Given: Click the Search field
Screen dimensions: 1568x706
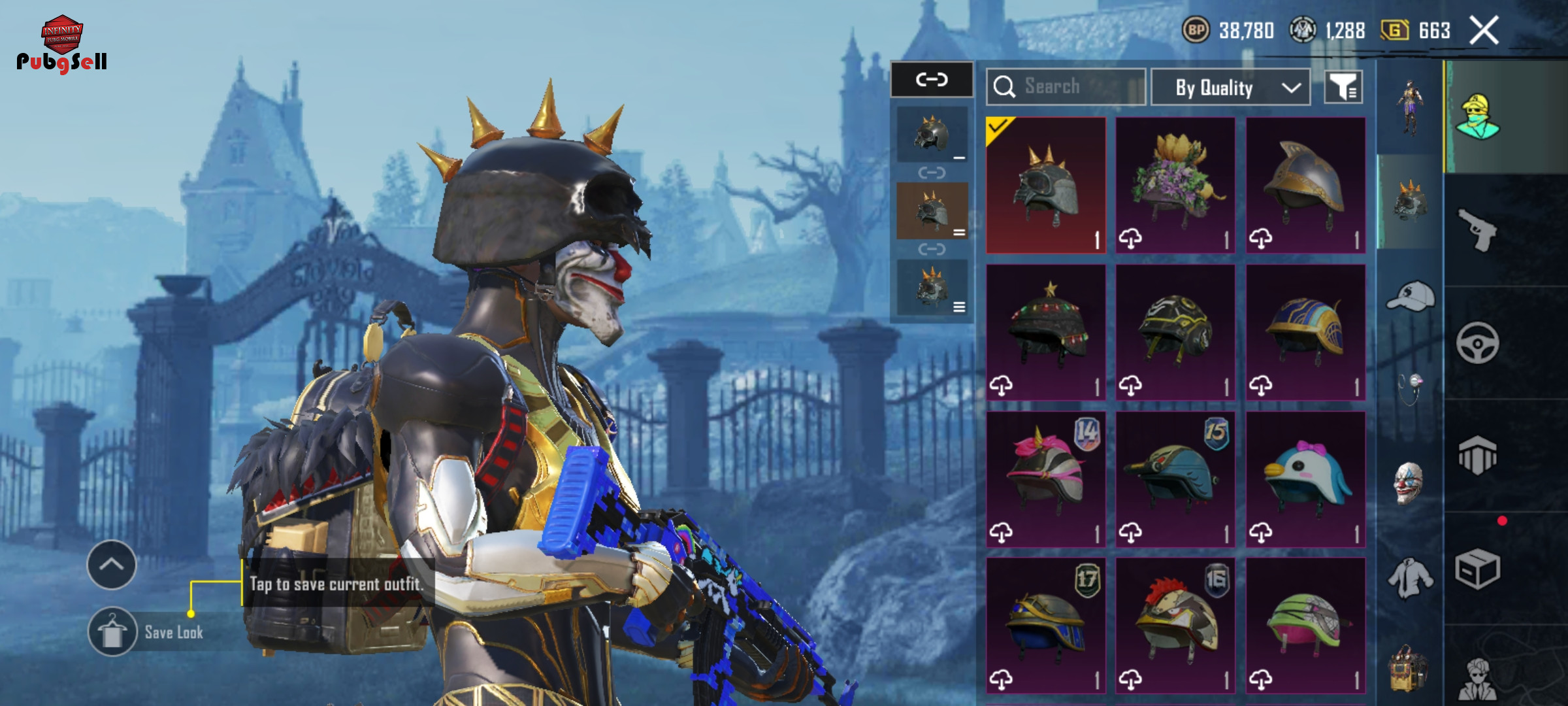Looking at the screenshot, I should (x=1066, y=87).
